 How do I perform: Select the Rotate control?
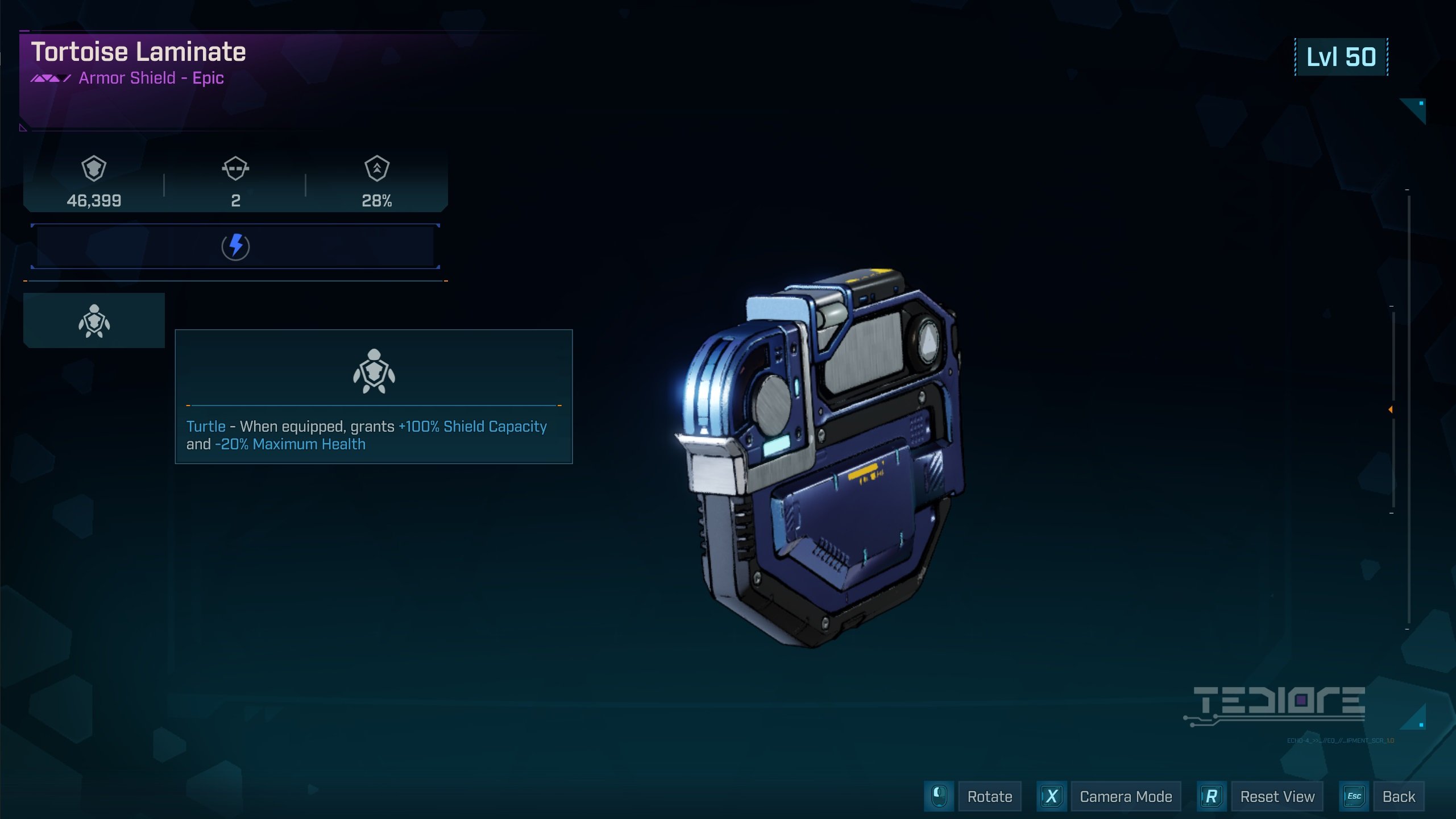(989, 796)
